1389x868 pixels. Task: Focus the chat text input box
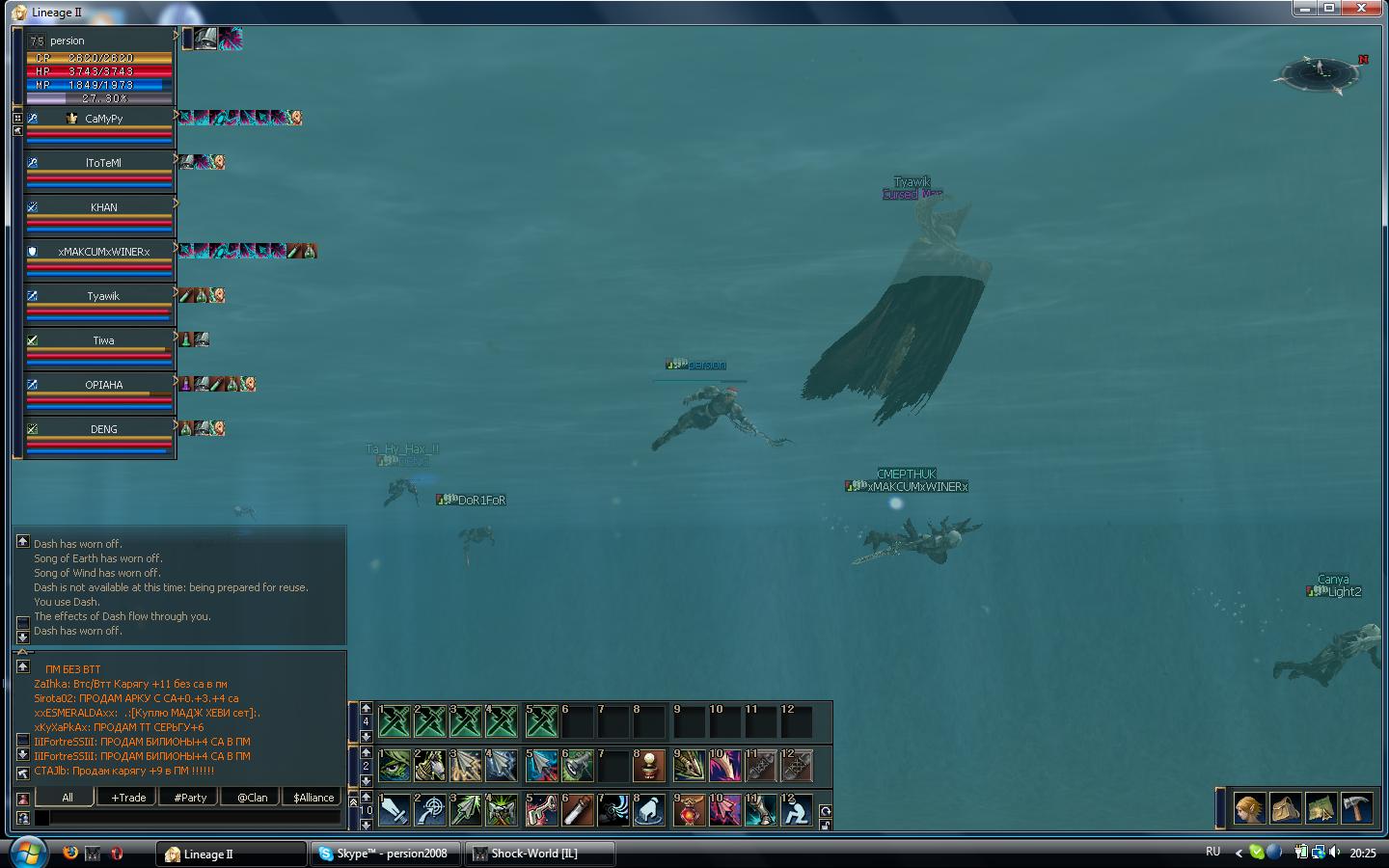click(x=193, y=818)
